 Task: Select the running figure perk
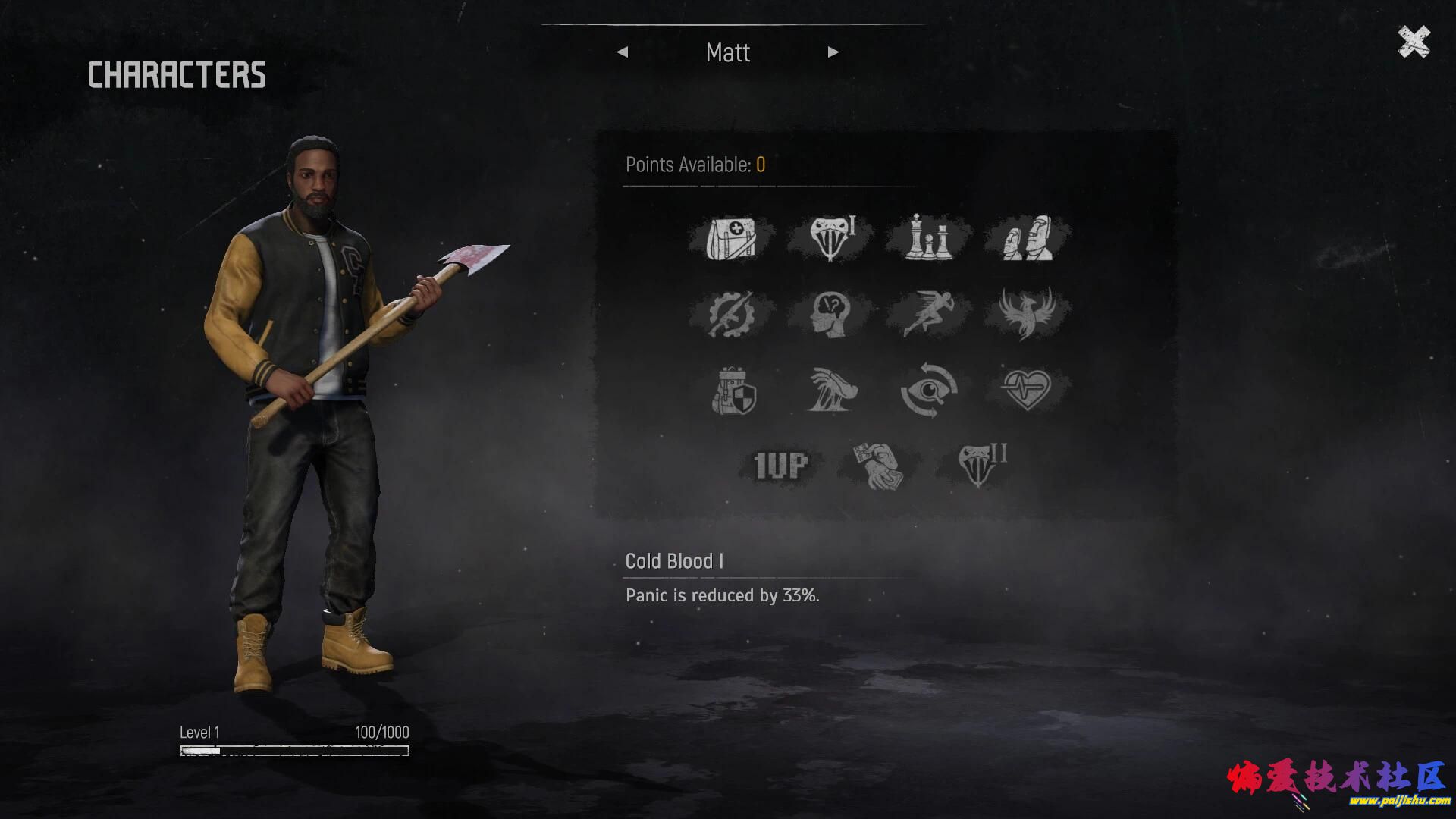(928, 314)
